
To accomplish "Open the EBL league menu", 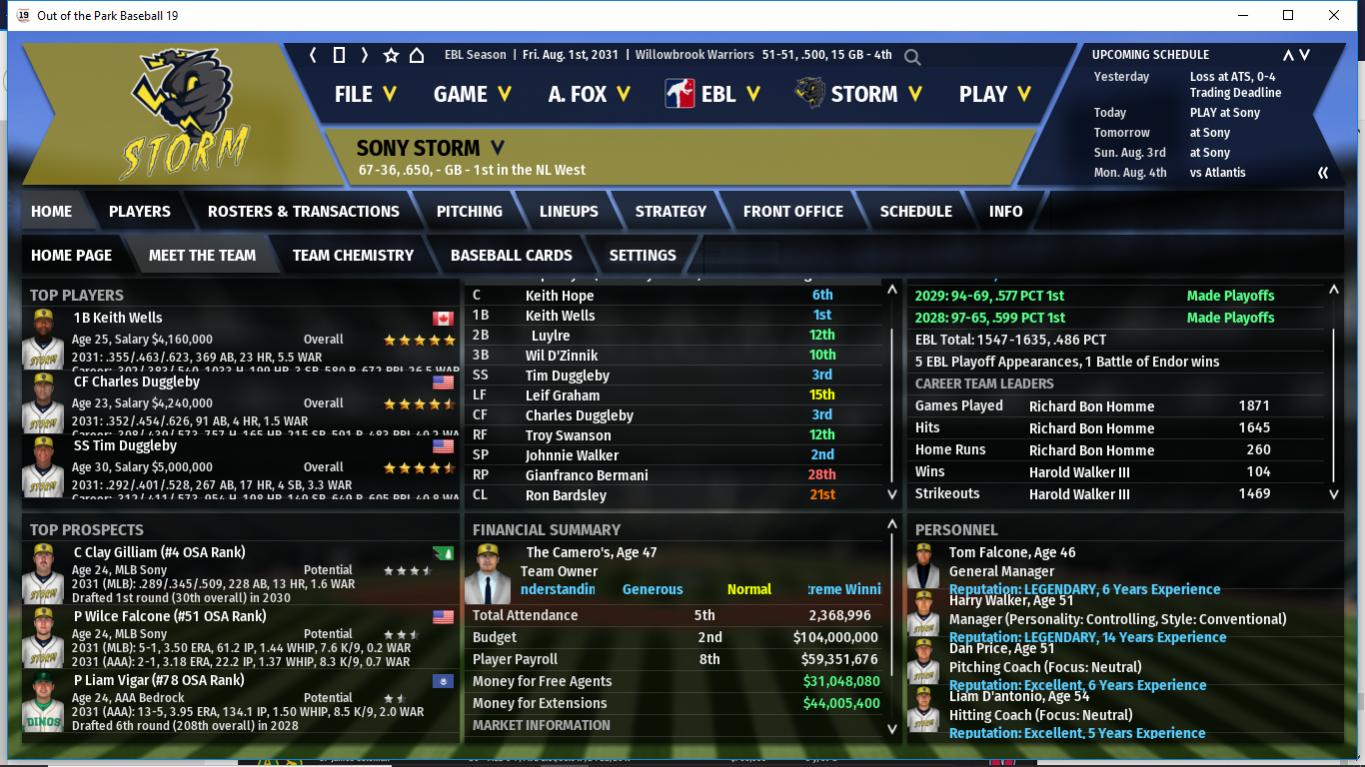I will point(712,94).
